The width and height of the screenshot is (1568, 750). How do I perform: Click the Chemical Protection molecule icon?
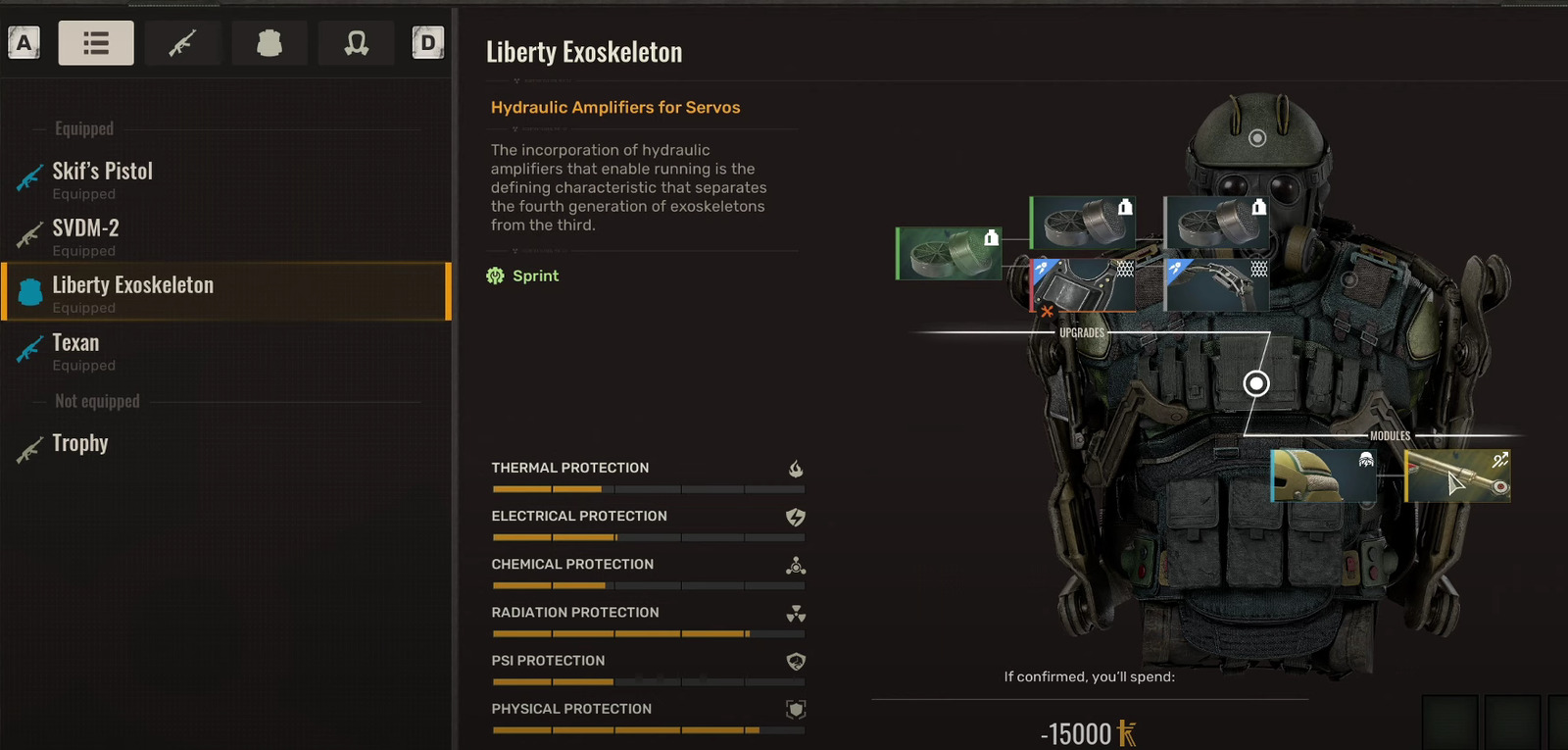(x=796, y=566)
